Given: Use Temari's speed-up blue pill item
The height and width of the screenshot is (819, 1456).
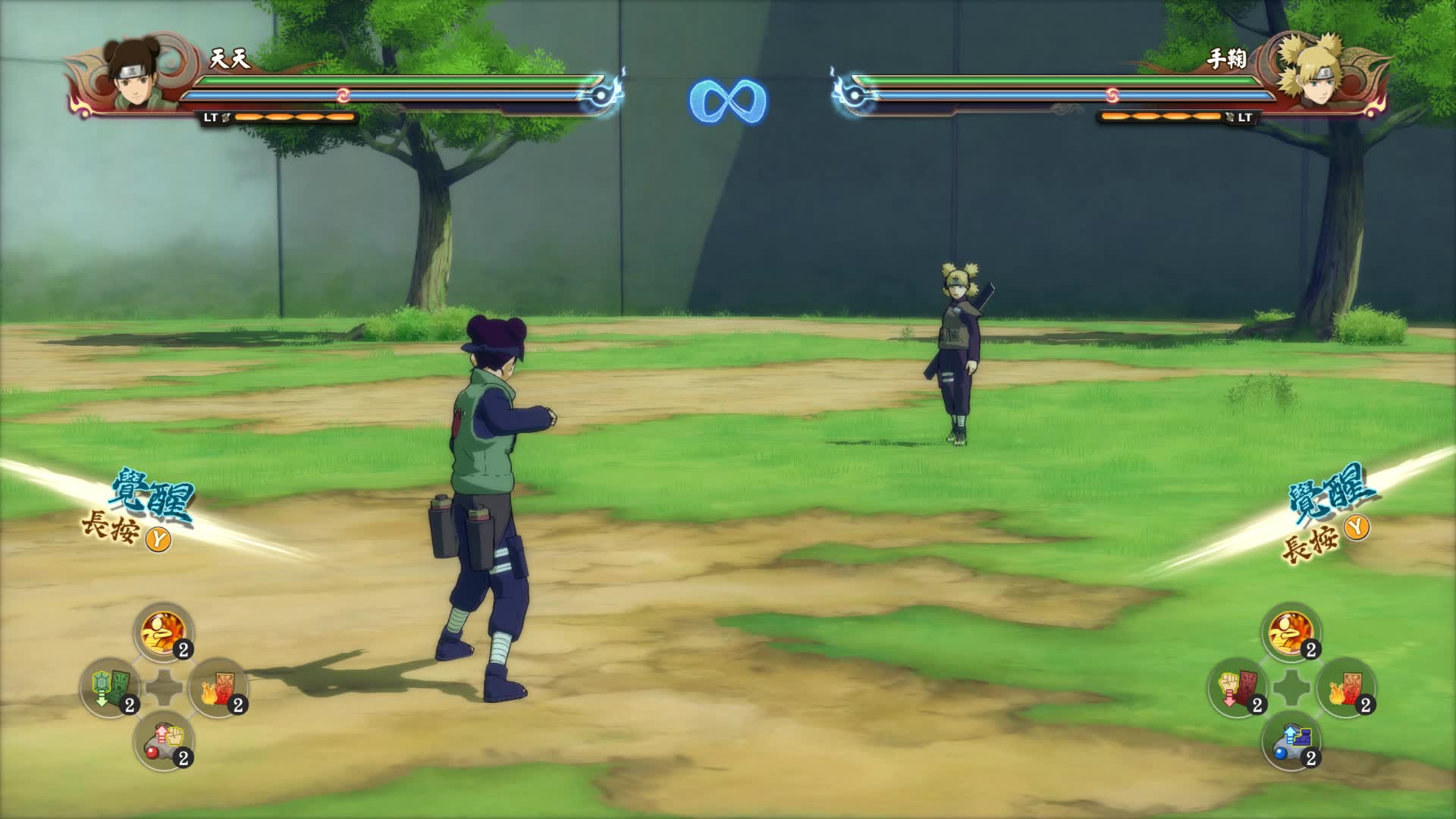Looking at the screenshot, I should pos(1291,741).
